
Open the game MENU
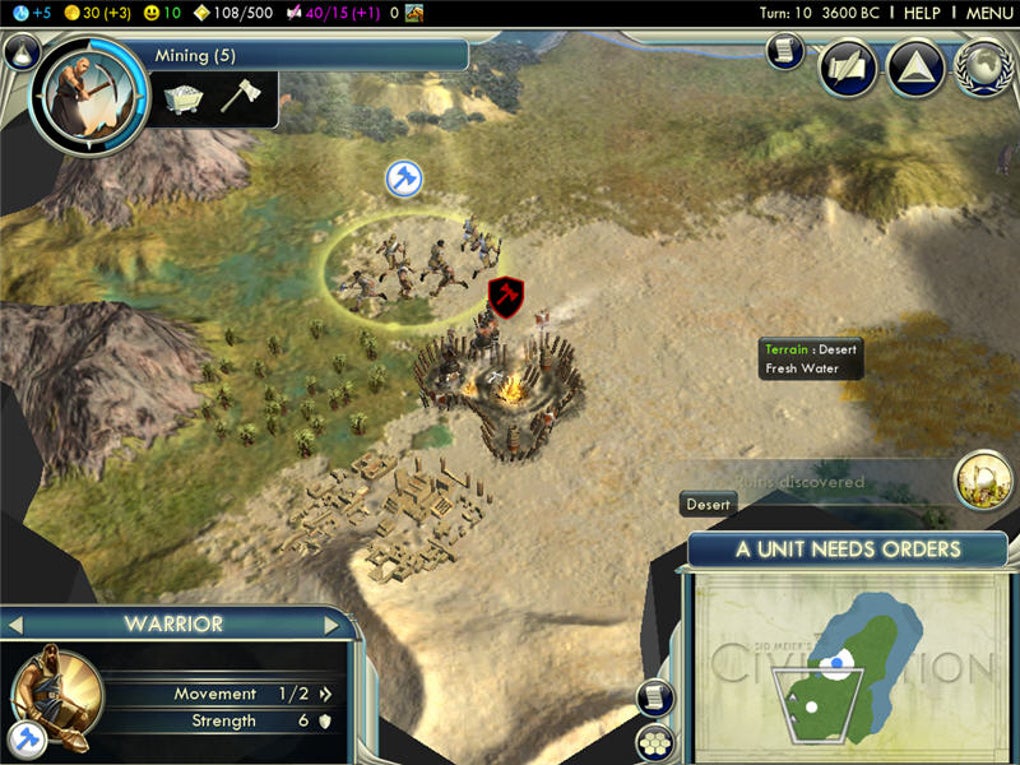tap(989, 13)
